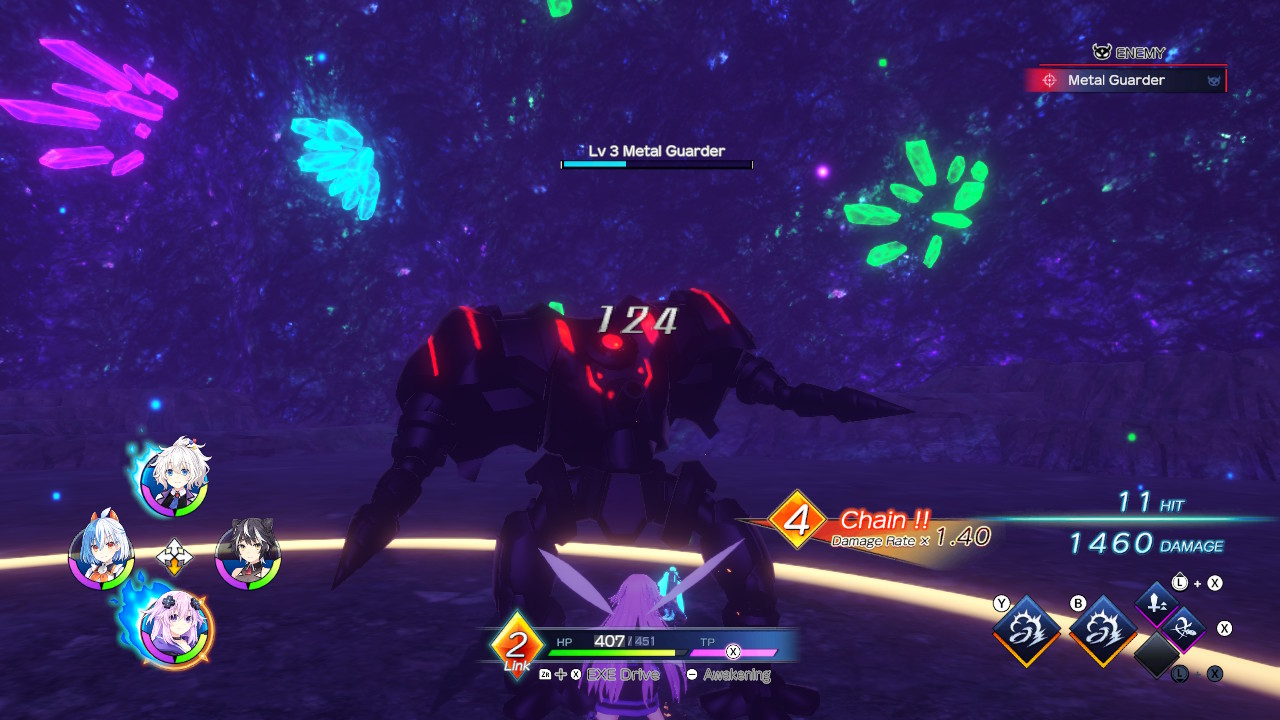Click the ZR button icon near EXE Drive
Viewport: 1280px width, 720px height.
pos(543,674)
